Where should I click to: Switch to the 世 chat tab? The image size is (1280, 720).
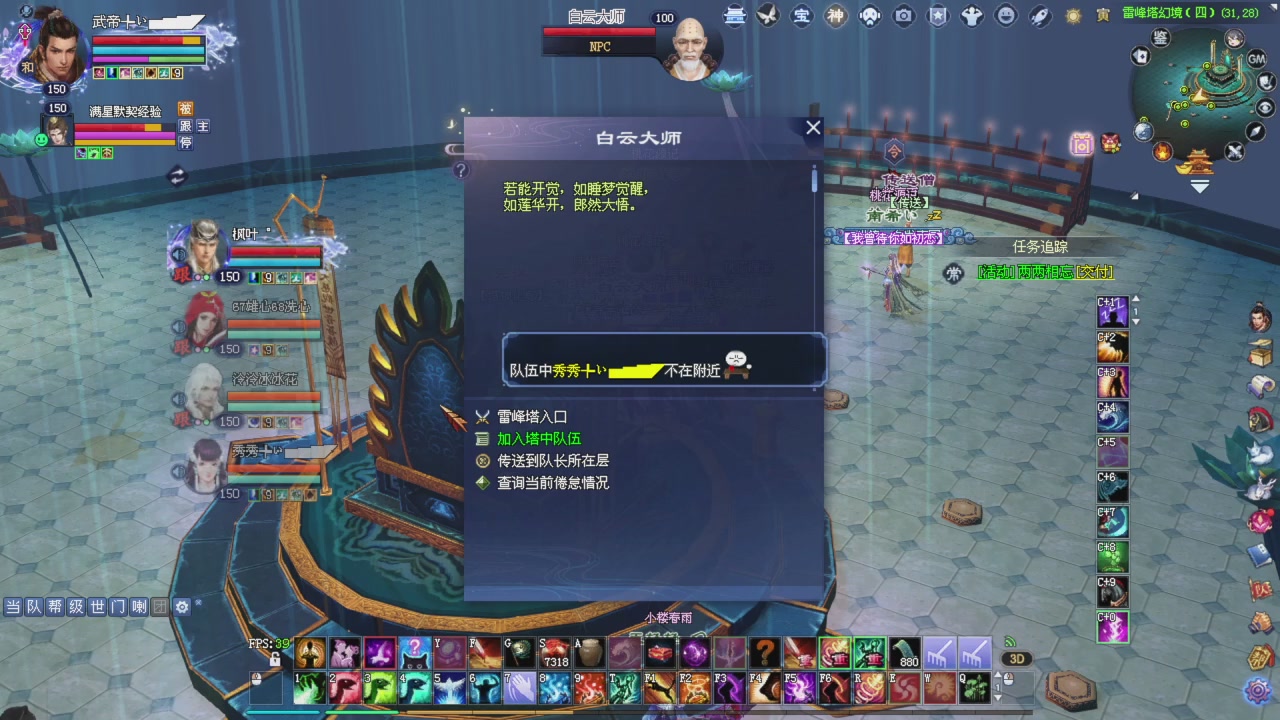pos(97,606)
